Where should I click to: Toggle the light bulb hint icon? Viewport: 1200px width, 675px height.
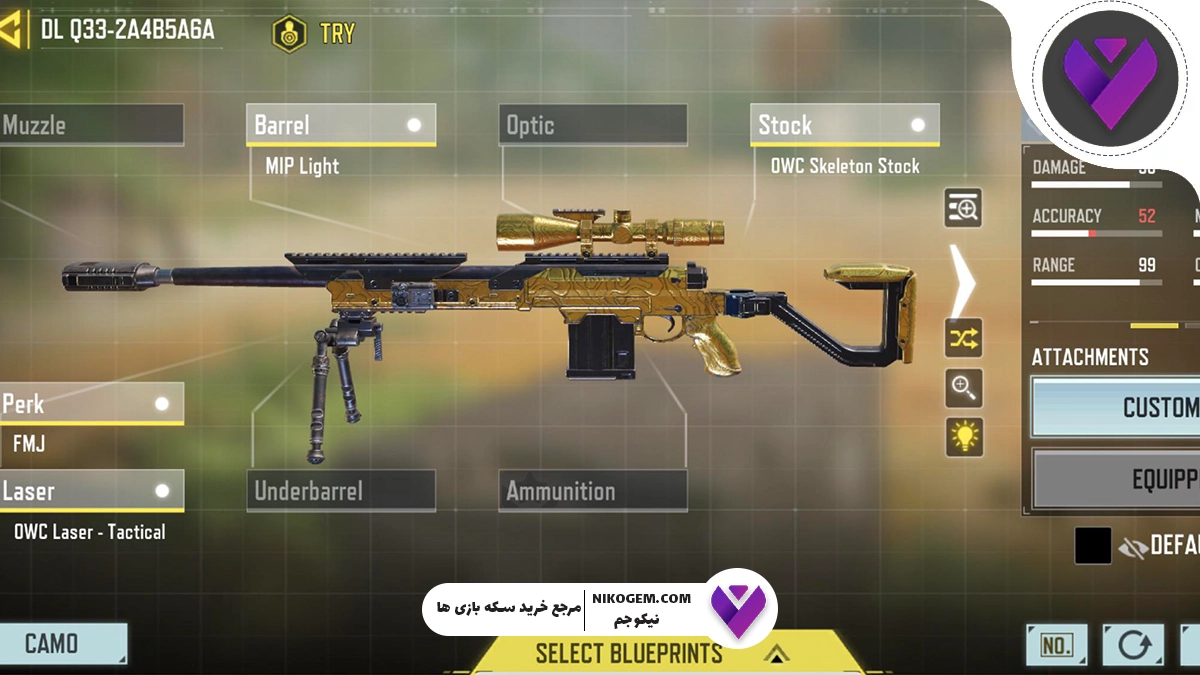964,437
